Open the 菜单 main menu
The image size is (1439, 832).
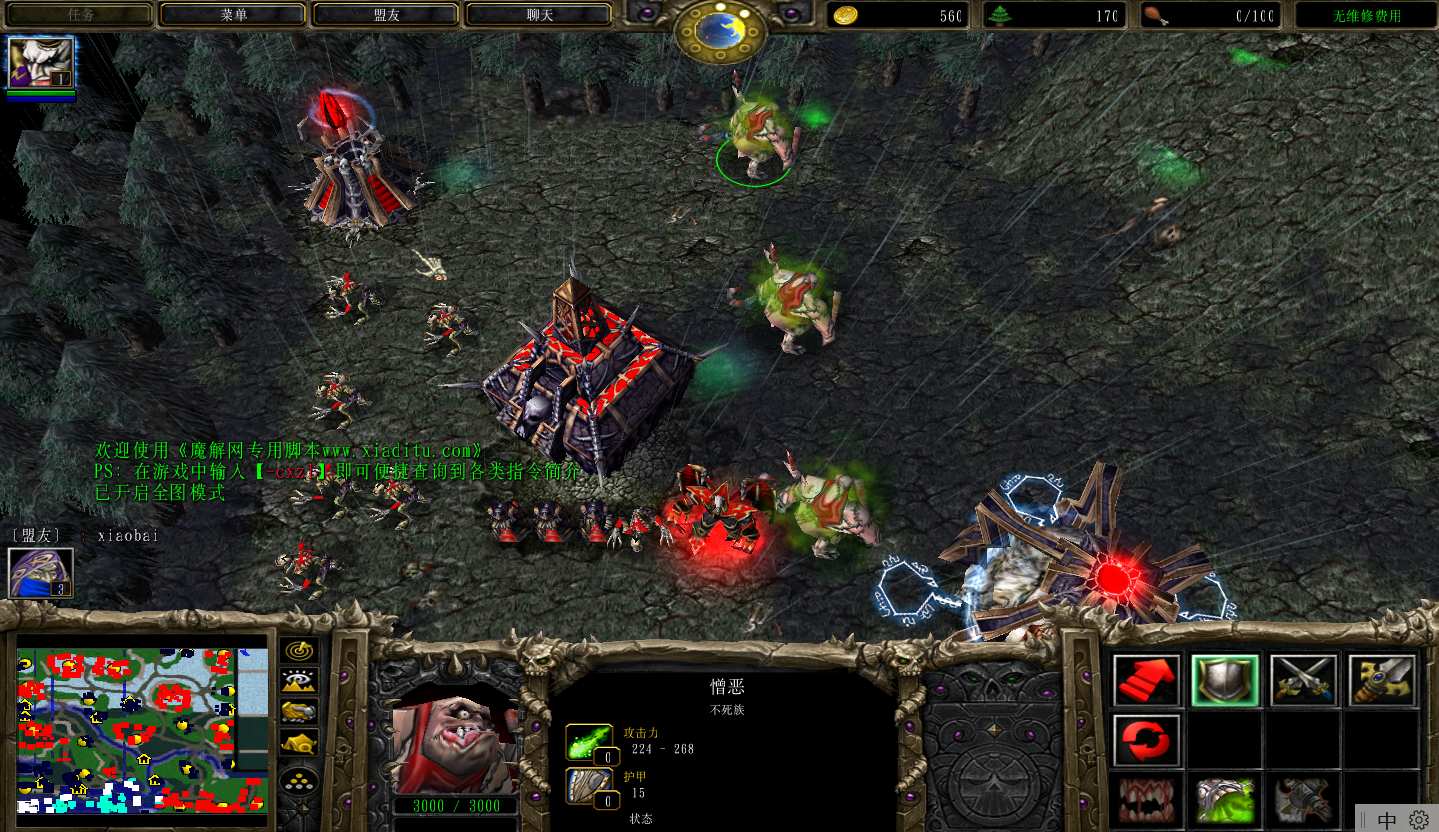(232, 15)
